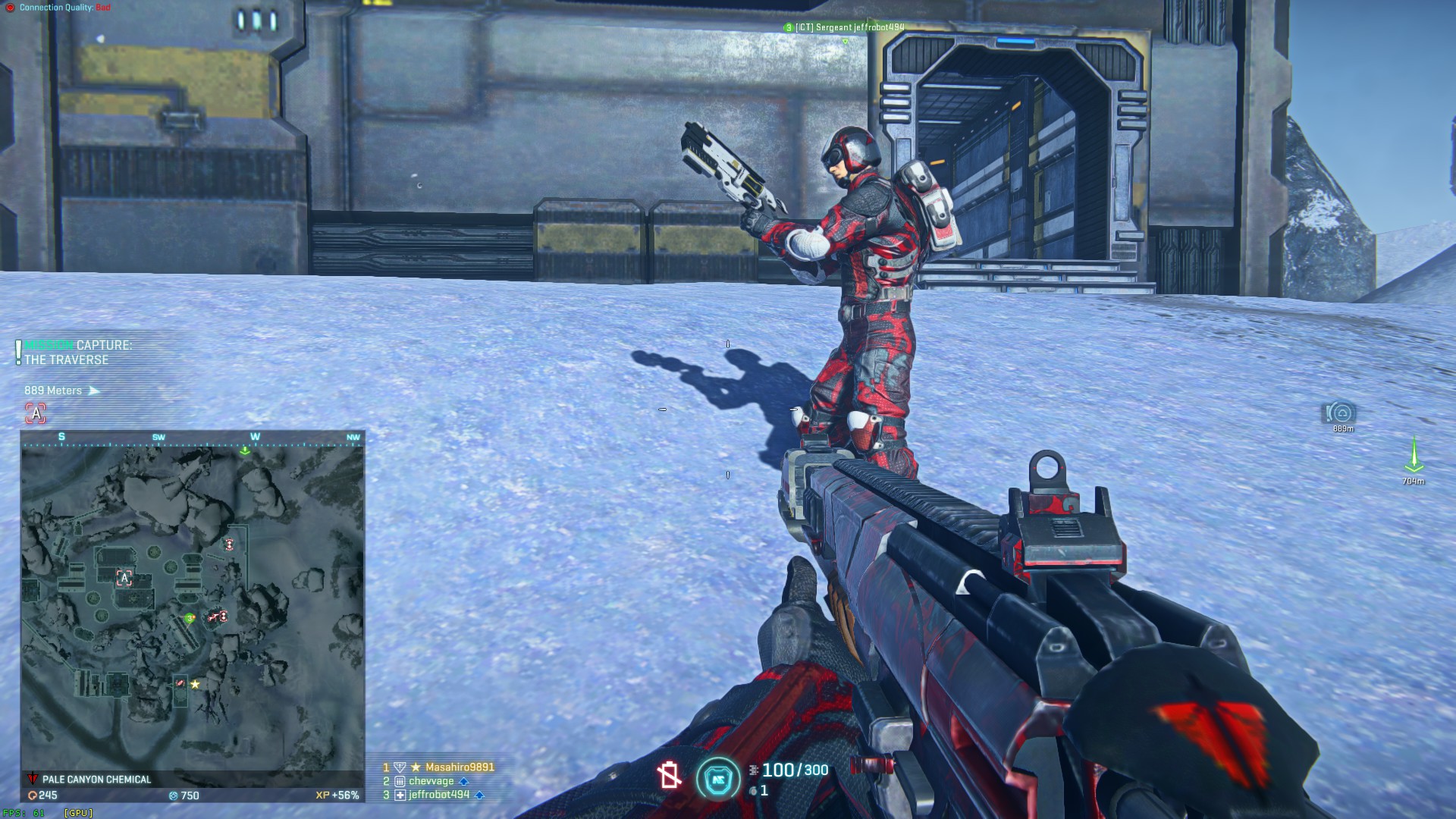Select squad leader Masahiro9891 in squad list
Image resolution: width=1456 pixels, height=819 pixels.
pos(459,767)
